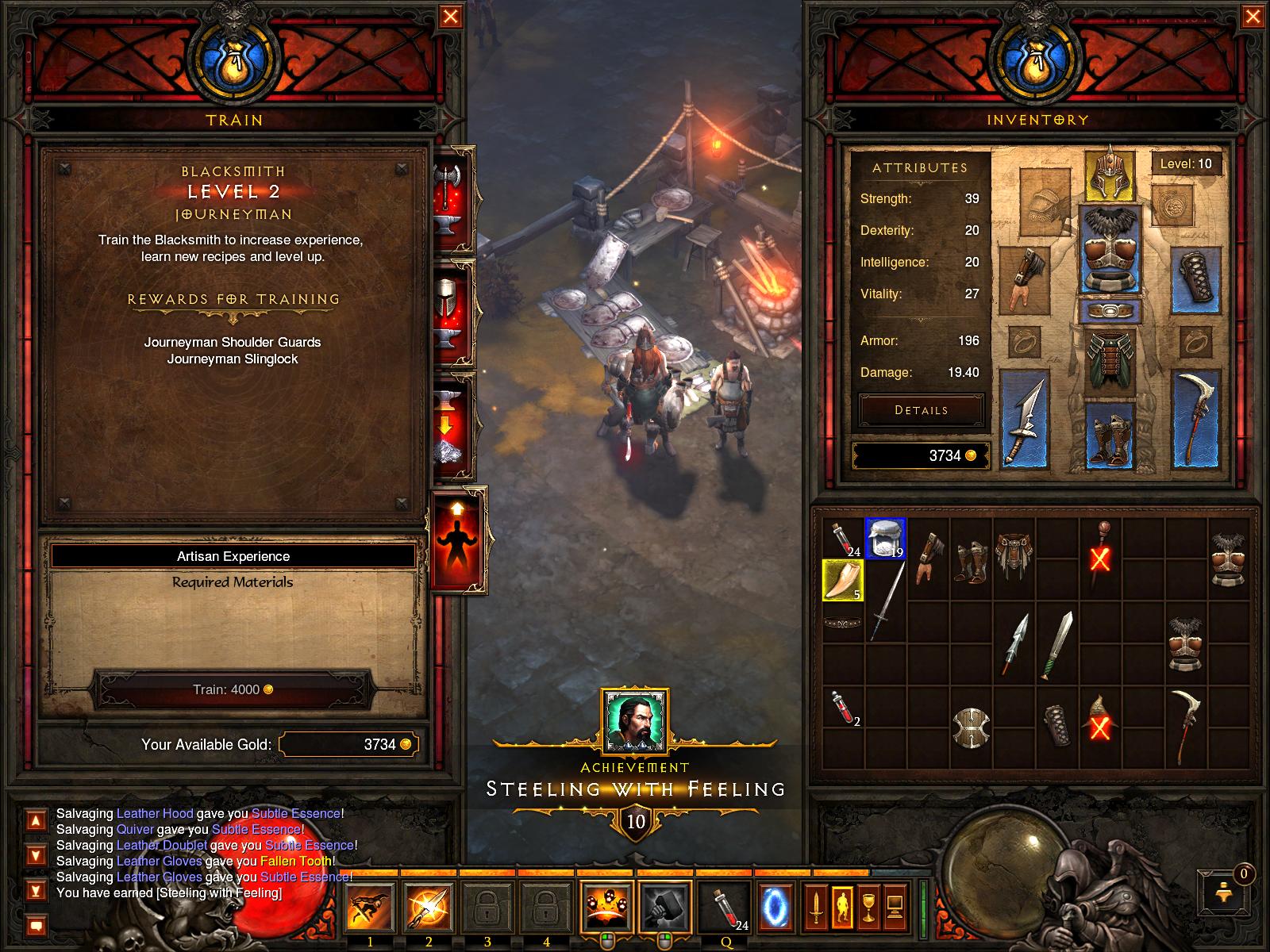Select the round shield in inventory
Screen dimensions: 1270x952
tap(971, 725)
